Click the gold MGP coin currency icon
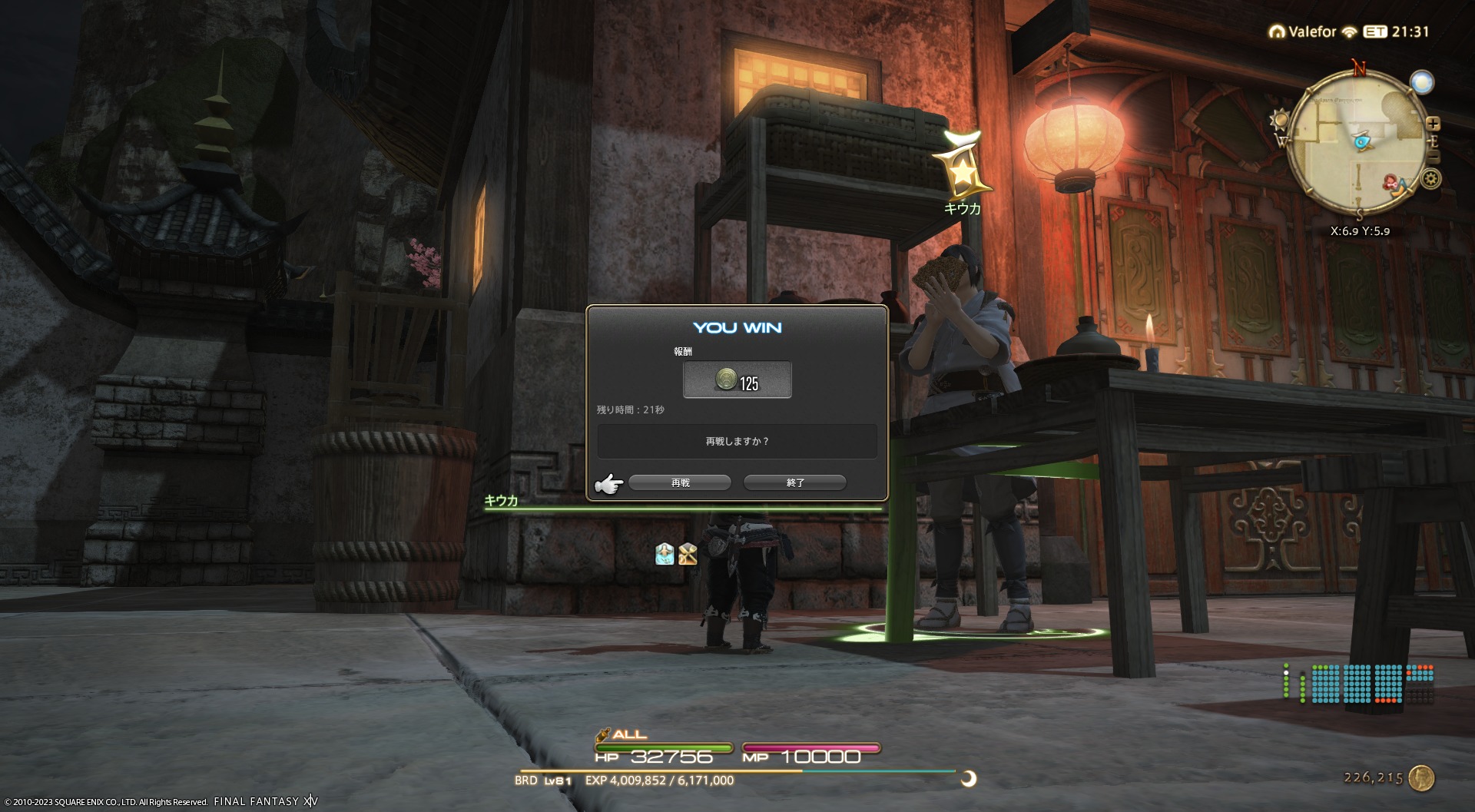This screenshot has height=812, width=1475. click(1422, 778)
